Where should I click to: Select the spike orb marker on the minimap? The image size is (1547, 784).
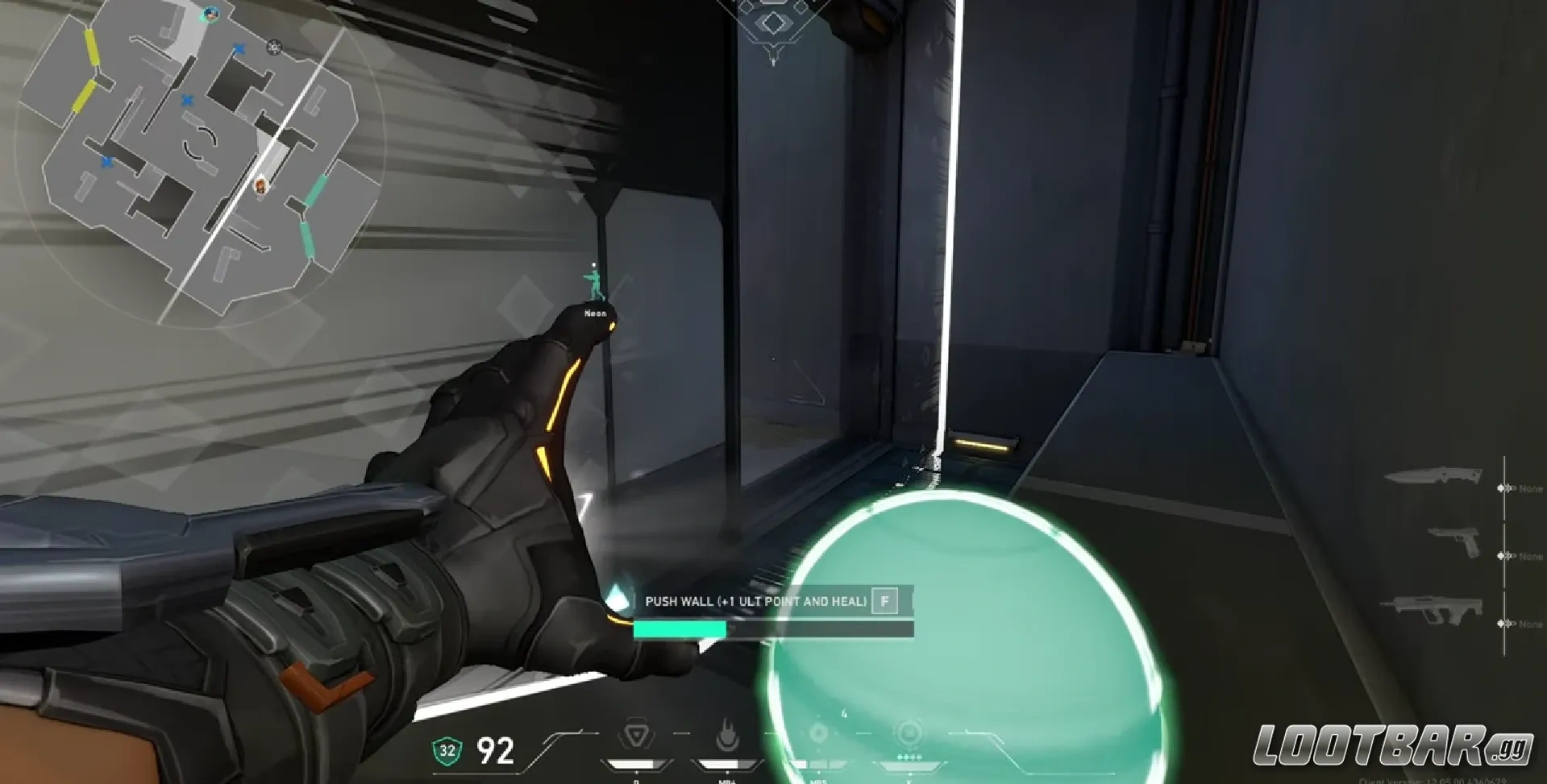coord(275,48)
